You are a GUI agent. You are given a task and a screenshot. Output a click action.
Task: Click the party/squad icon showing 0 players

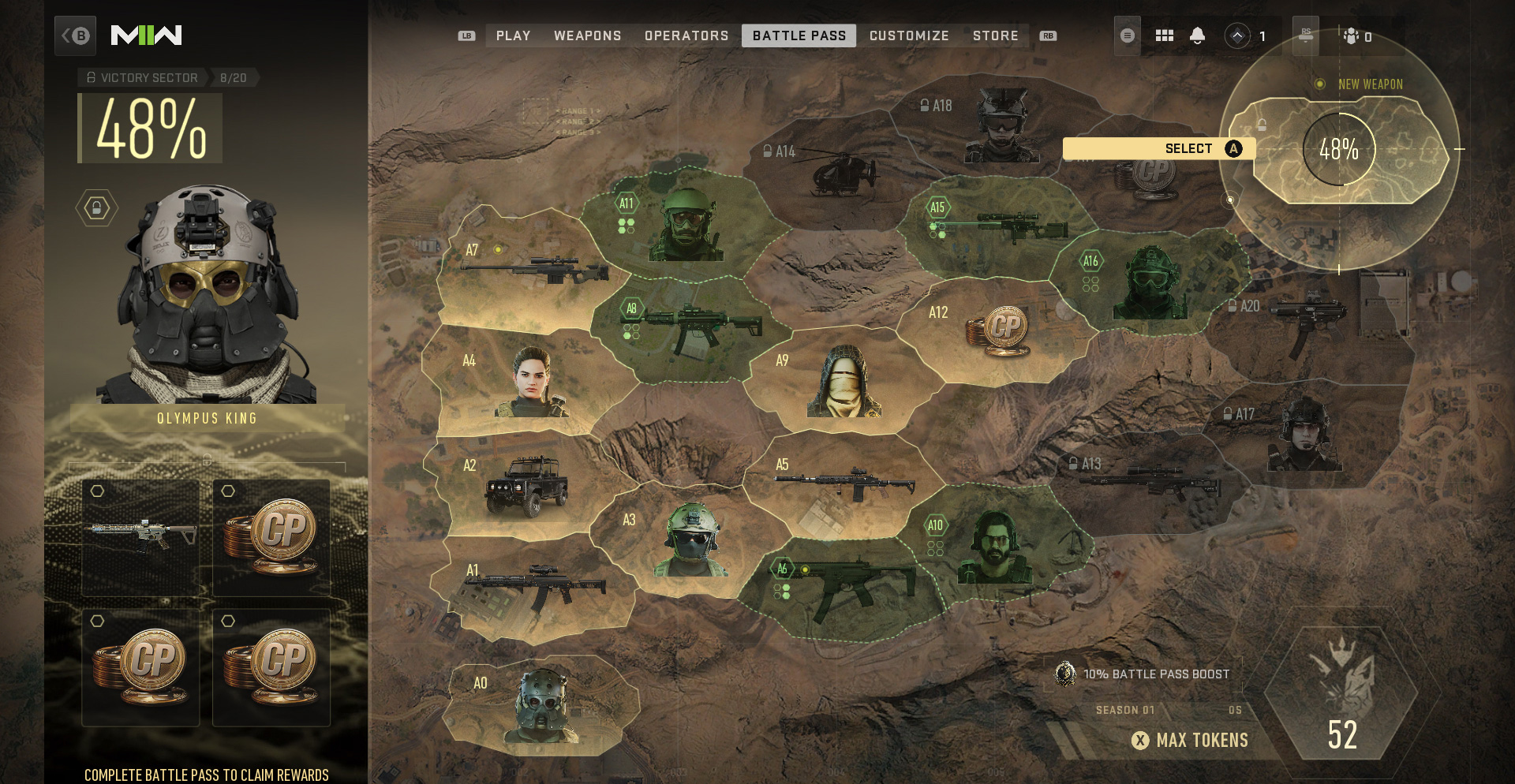1352,35
